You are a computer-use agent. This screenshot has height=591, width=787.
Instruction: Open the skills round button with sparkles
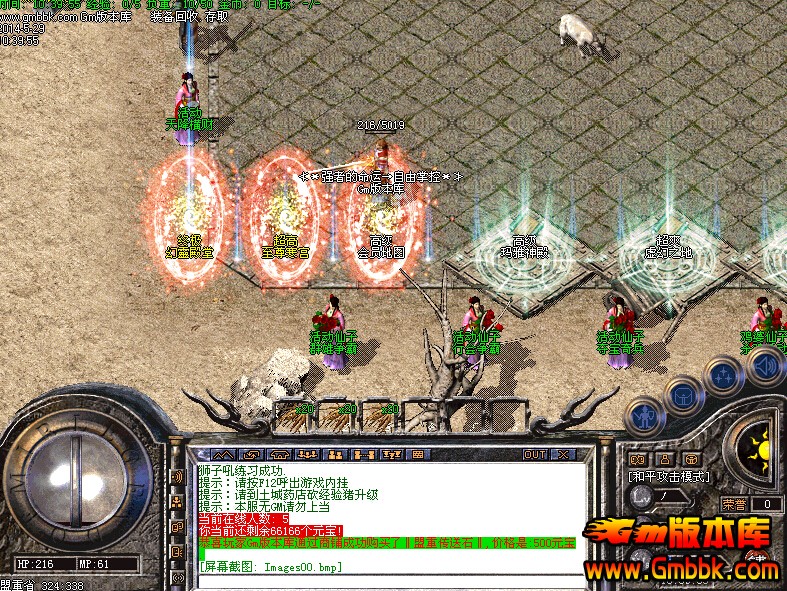723,376
